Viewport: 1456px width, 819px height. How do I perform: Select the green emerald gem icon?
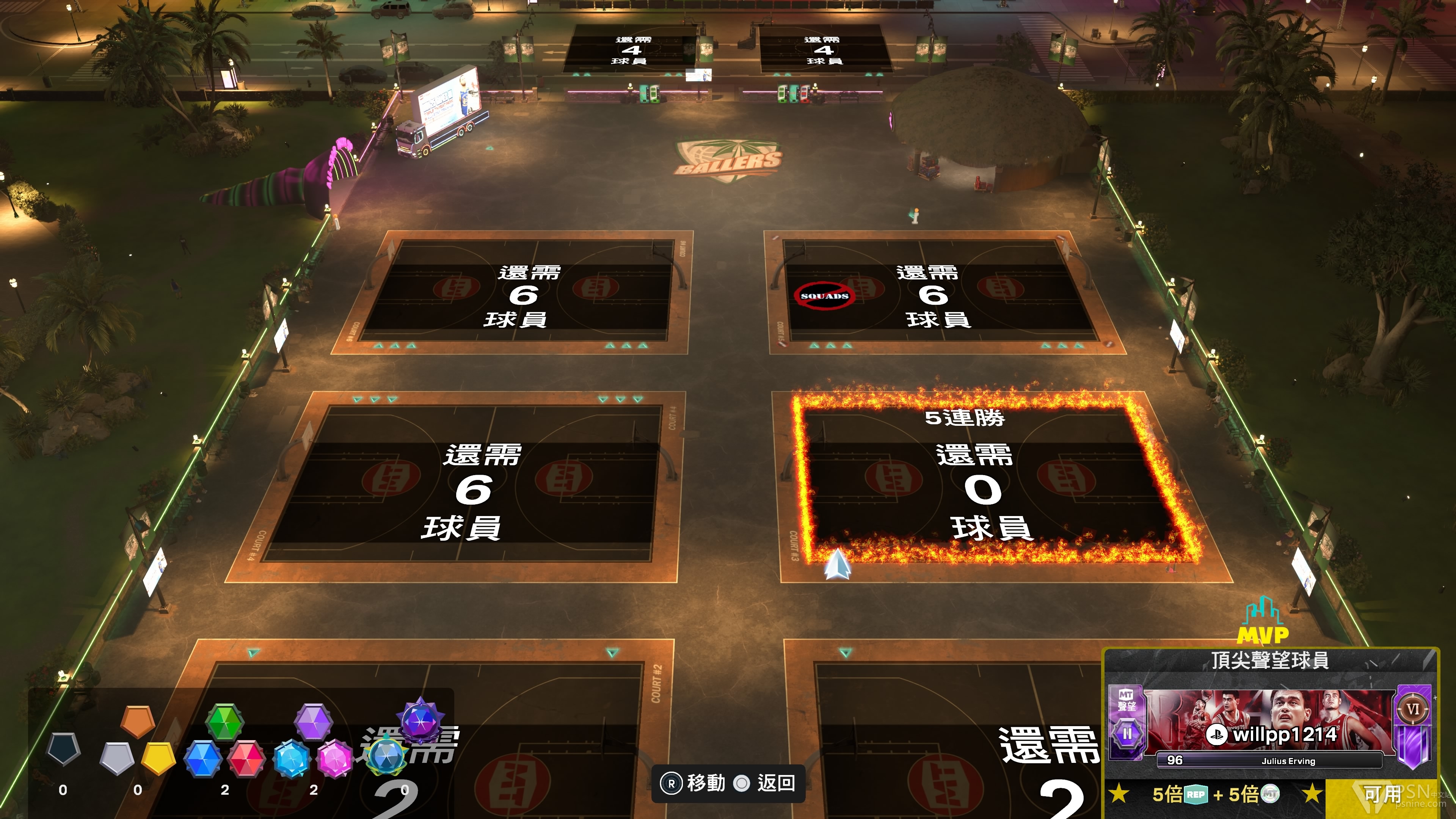pos(224,721)
